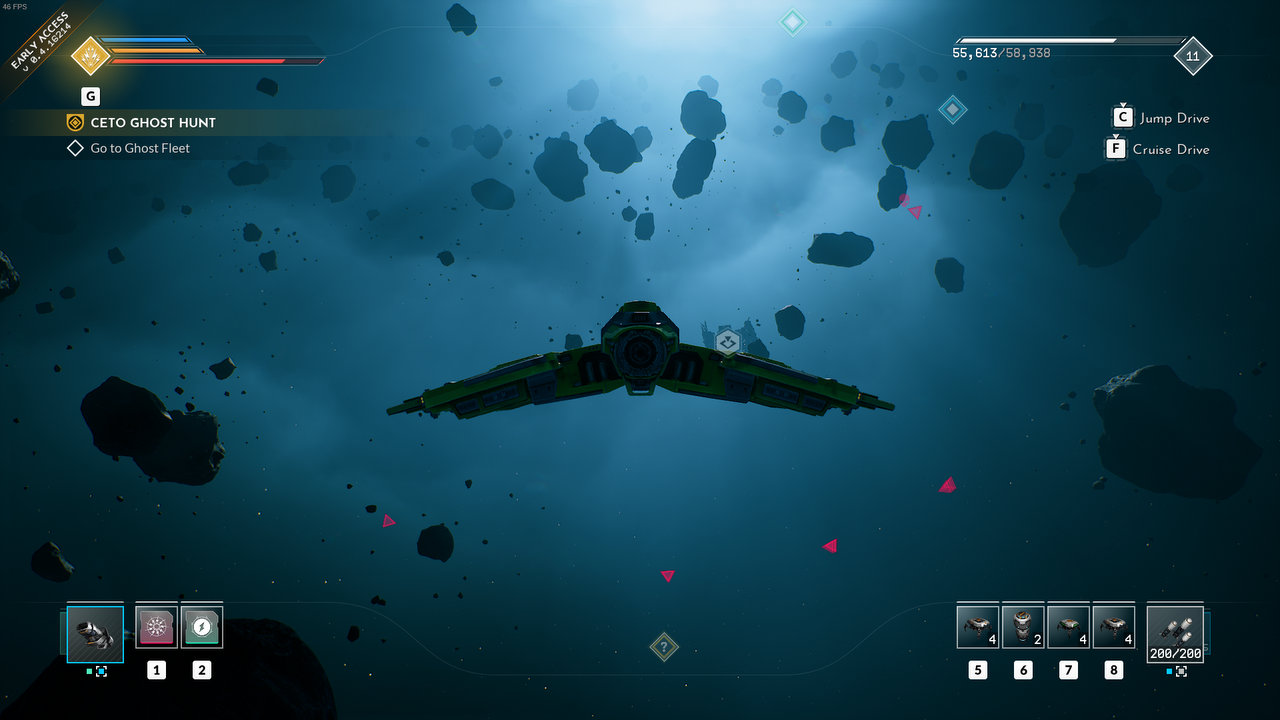Use the canister consumable with count 2
This screenshot has width=1280, height=720.
(x=1023, y=627)
